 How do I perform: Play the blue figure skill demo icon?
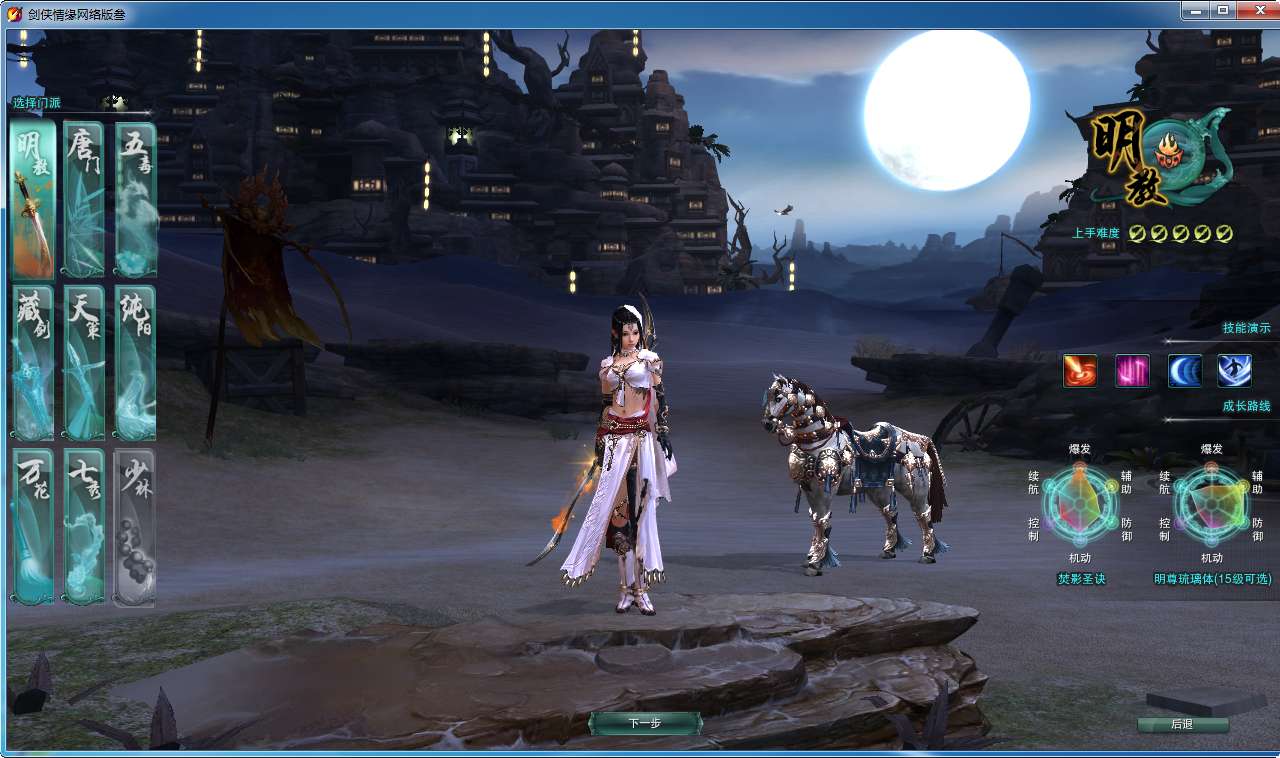pos(1234,371)
